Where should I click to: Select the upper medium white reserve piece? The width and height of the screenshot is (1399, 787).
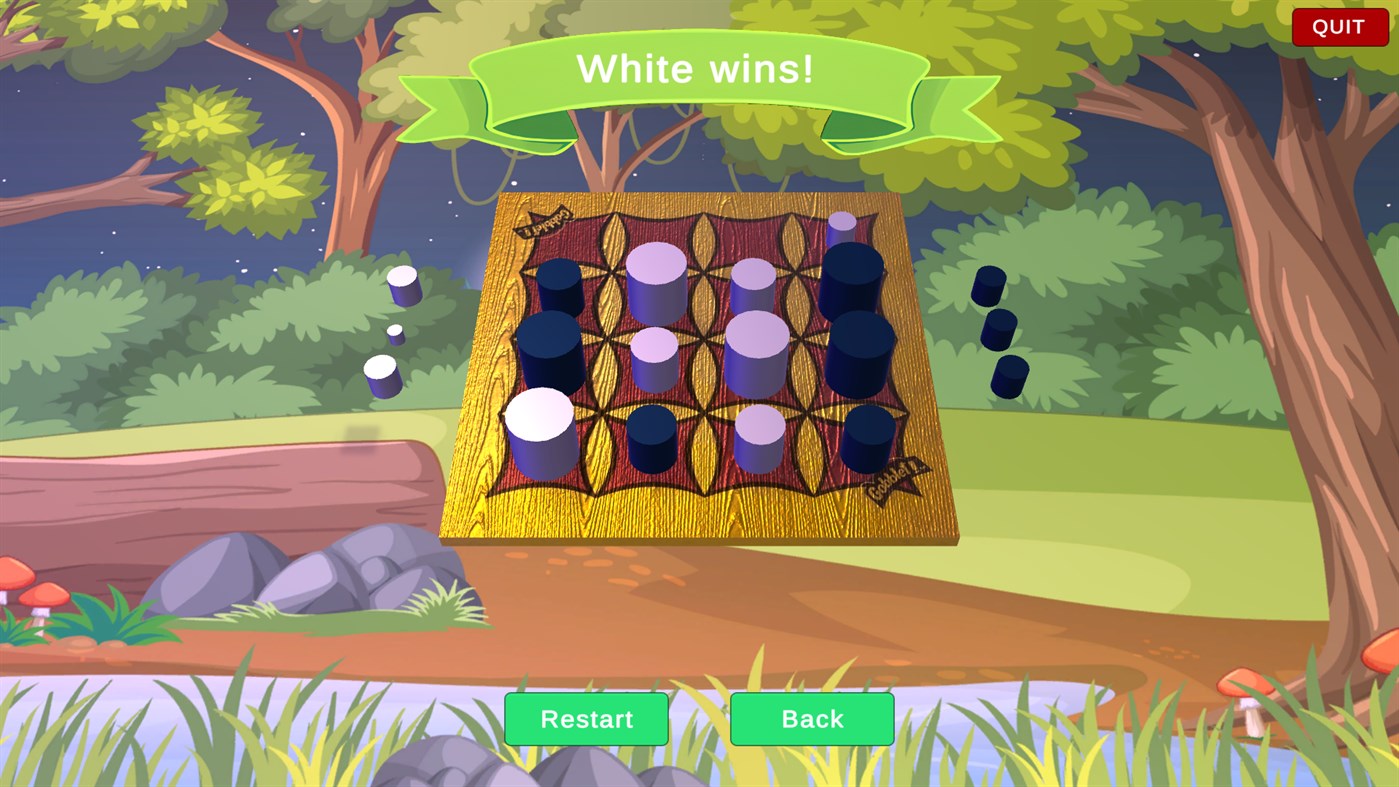pos(403,285)
